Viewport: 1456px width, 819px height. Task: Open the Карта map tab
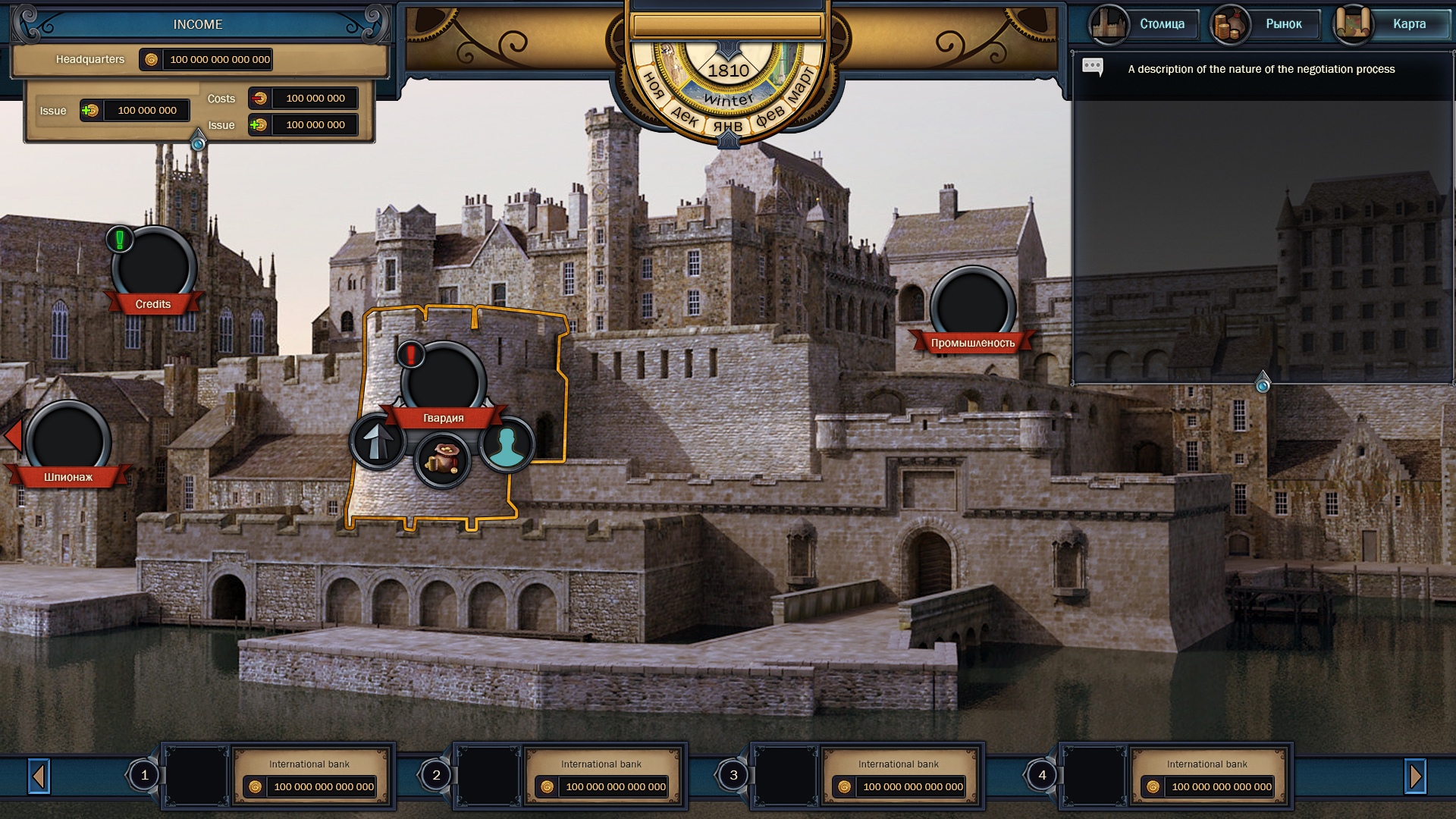click(1391, 24)
